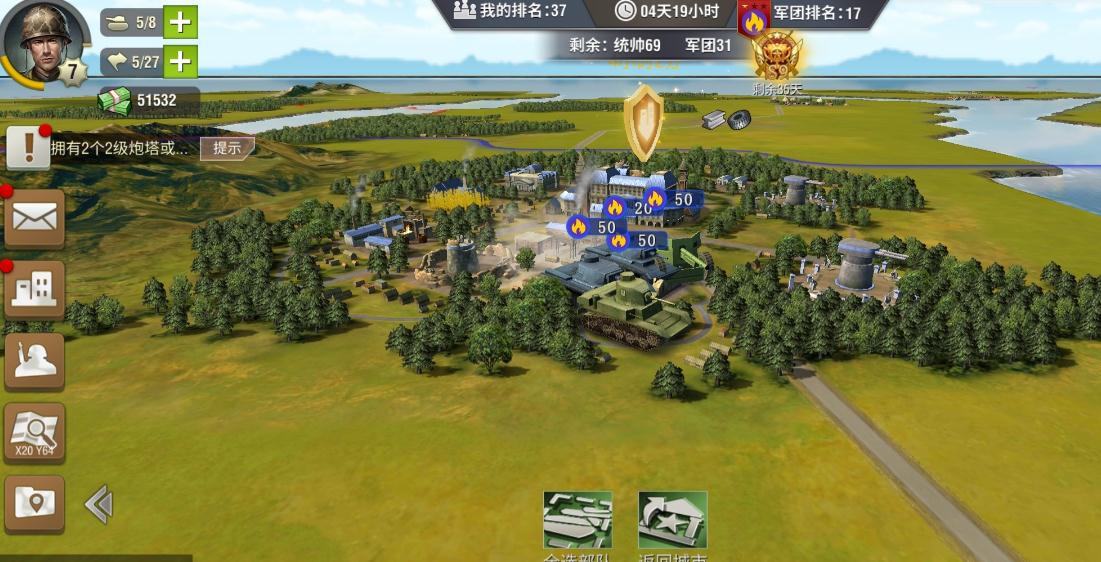
Task: Add march slots with the second plus button
Action: click(x=180, y=62)
